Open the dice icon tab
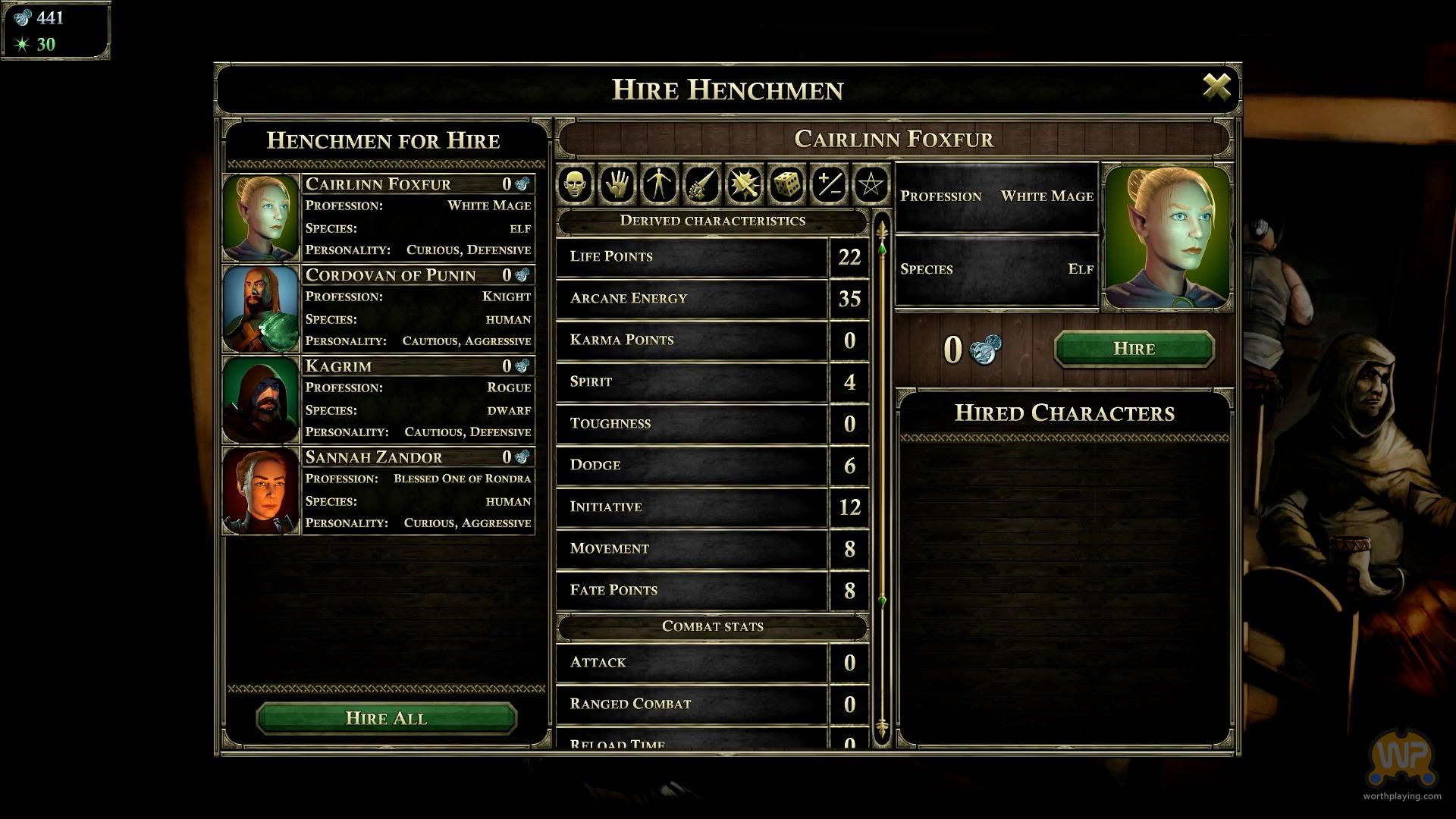The image size is (1456, 819). [x=786, y=184]
